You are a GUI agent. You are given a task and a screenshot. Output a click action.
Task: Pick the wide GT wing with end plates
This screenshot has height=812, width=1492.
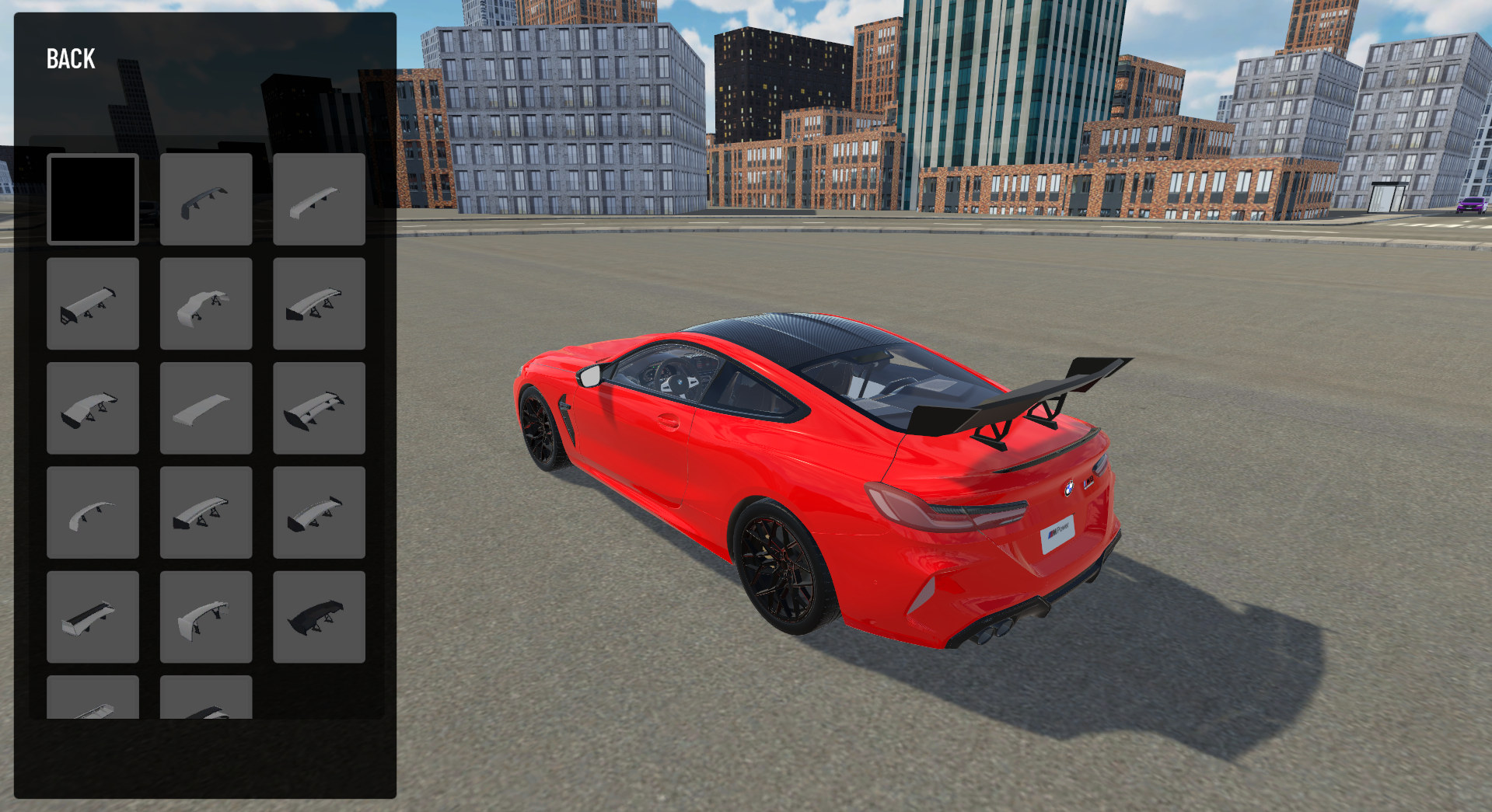click(x=93, y=304)
